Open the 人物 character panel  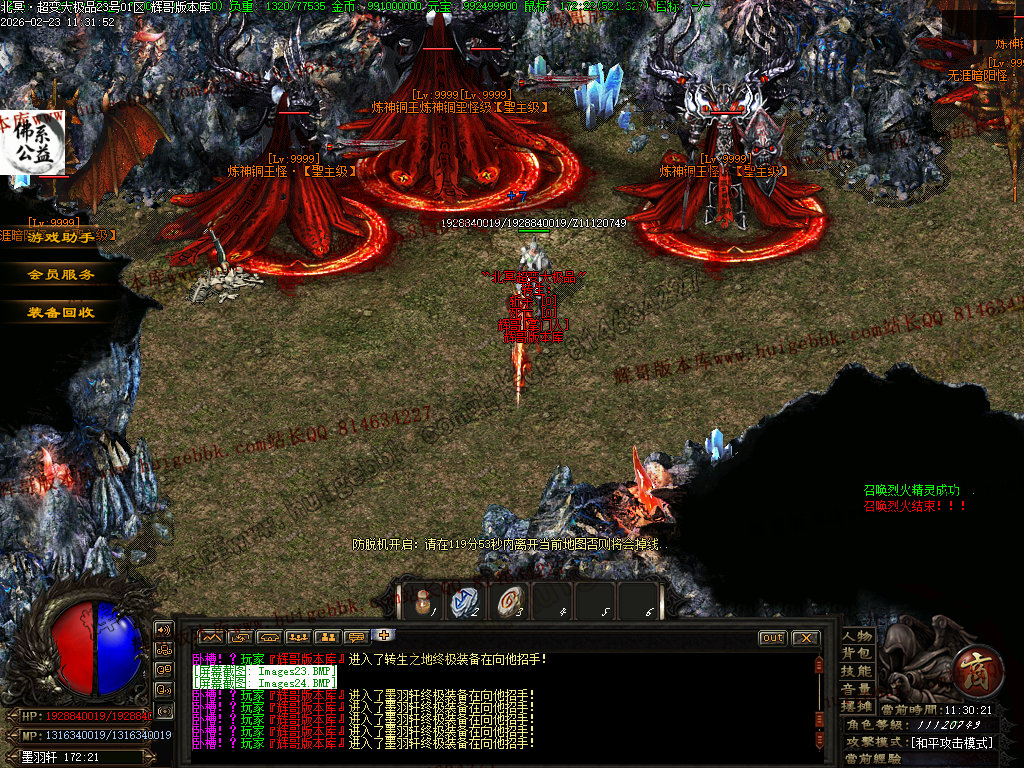pyautogui.click(x=857, y=636)
